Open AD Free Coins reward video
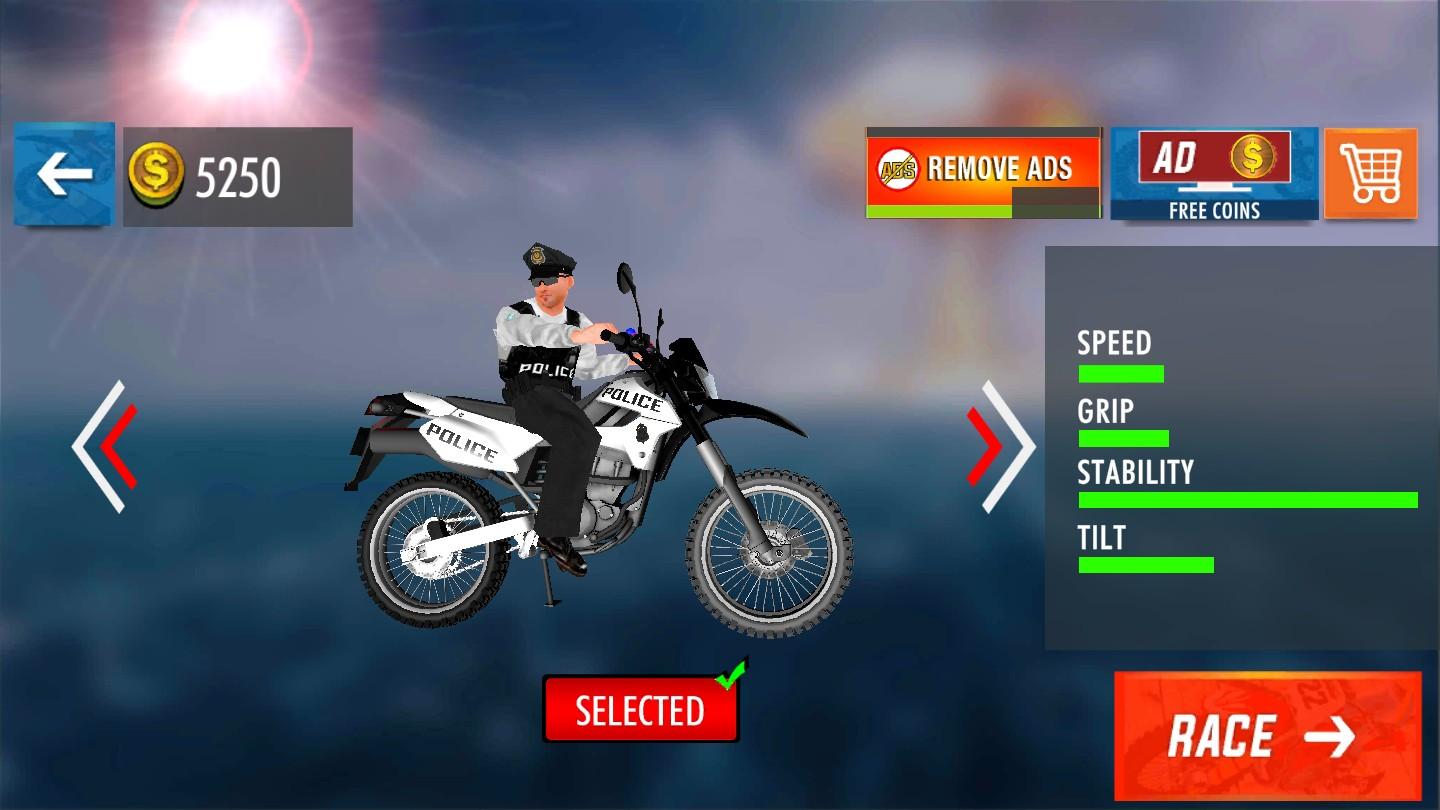This screenshot has width=1440, height=810. coord(1215,175)
